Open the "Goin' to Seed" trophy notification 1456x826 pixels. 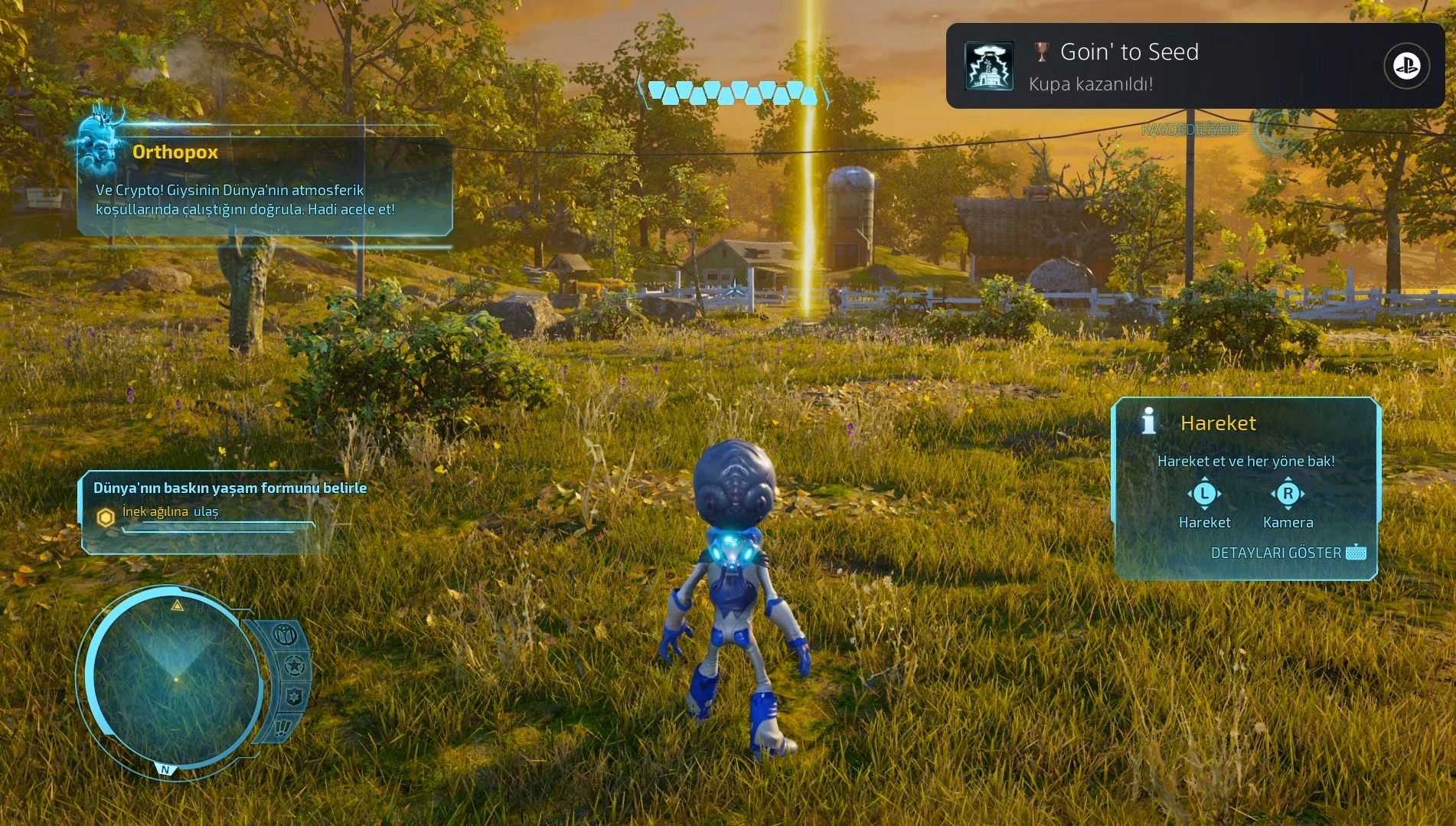coord(1194,66)
